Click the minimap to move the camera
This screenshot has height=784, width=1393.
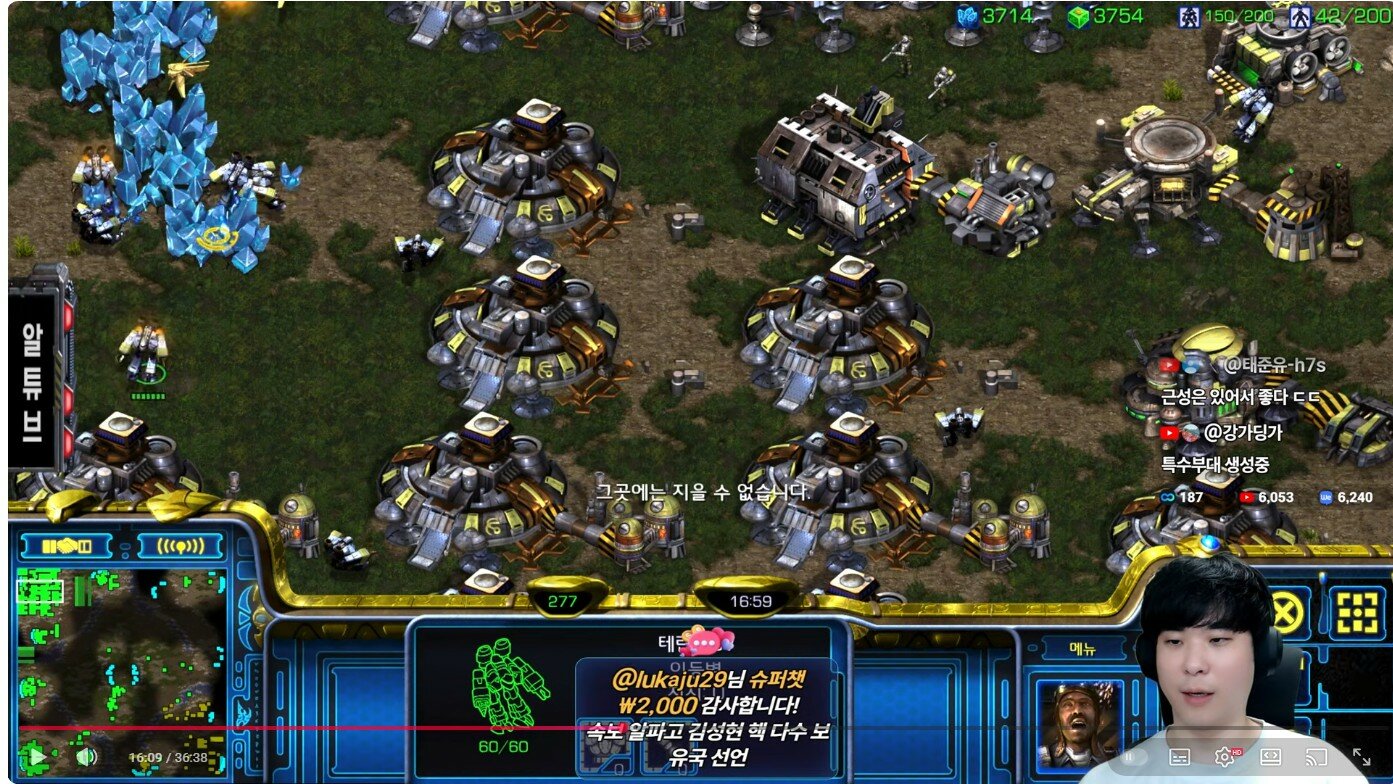(x=120, y=650)
